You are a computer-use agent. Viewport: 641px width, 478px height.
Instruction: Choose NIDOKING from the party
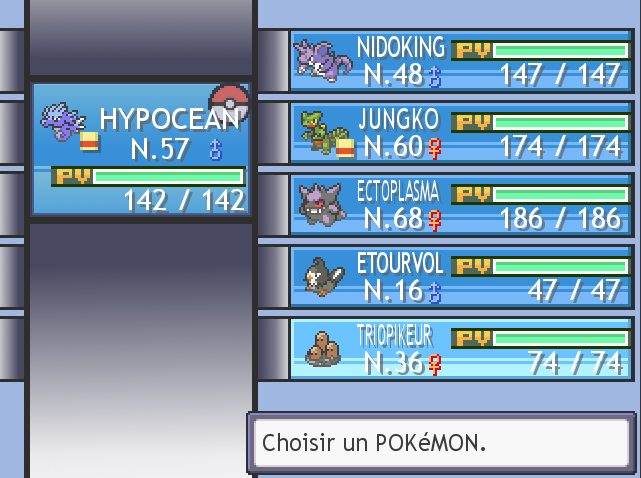pyautogui.click(x=461, y=61)
